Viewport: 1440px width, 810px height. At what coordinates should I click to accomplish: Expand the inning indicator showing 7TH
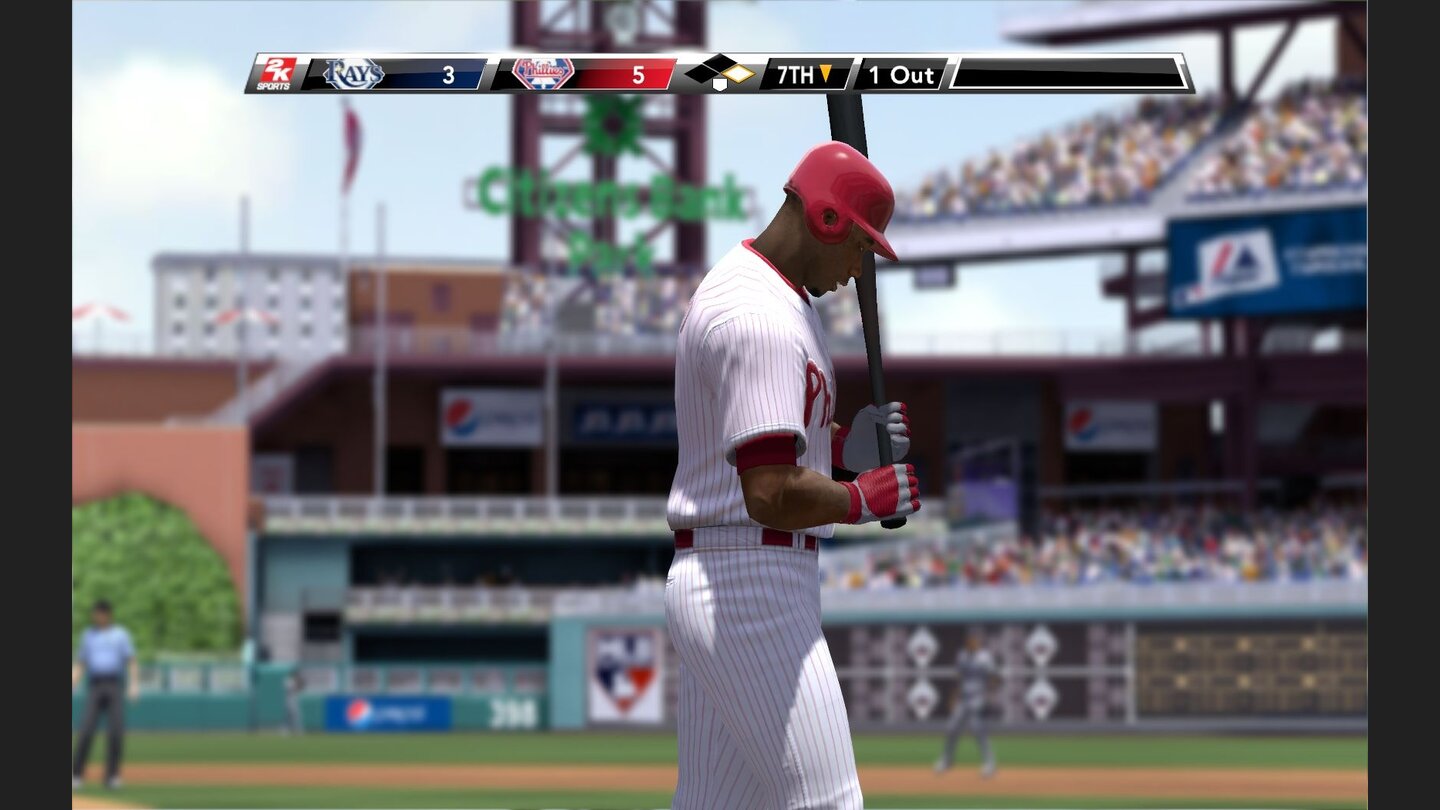tap(805, 74)
